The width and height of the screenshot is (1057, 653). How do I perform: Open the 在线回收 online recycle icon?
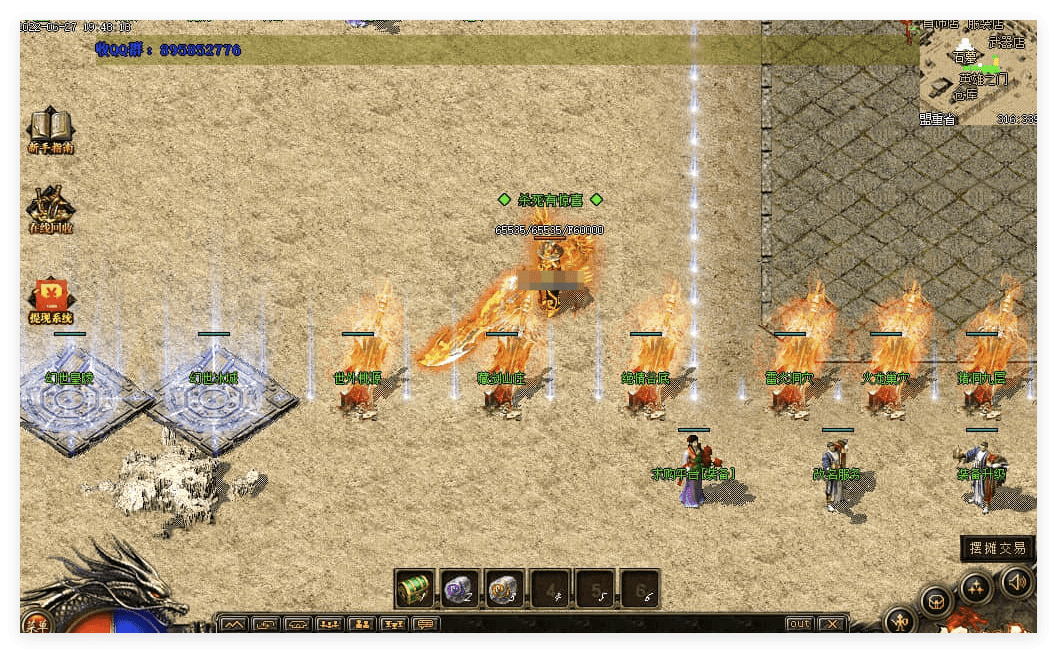50,208
